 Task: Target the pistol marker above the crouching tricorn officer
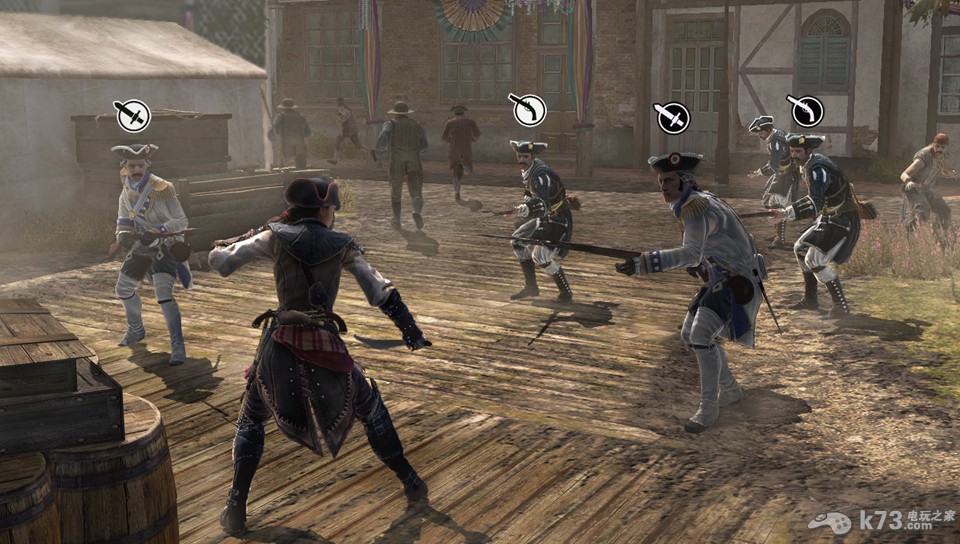(x=528, y=108)
